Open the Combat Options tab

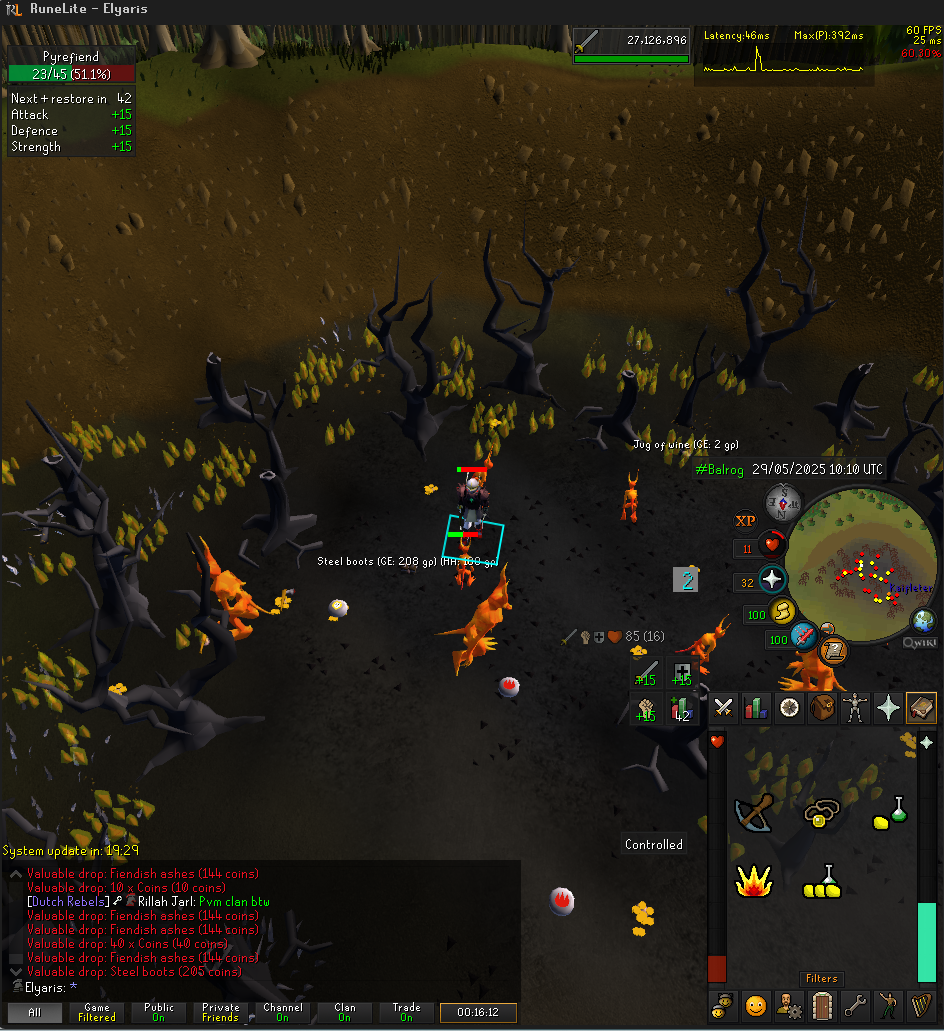(x=725, y=708)
